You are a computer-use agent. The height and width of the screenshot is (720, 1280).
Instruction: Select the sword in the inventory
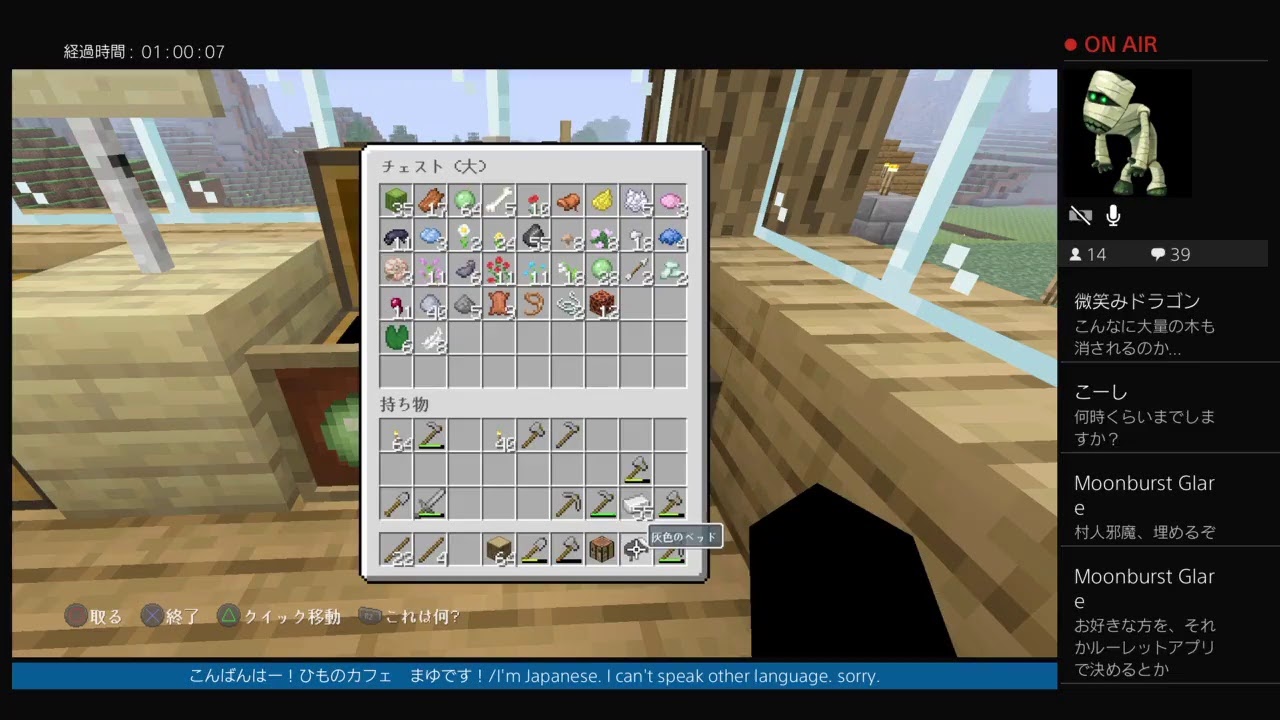430,504
